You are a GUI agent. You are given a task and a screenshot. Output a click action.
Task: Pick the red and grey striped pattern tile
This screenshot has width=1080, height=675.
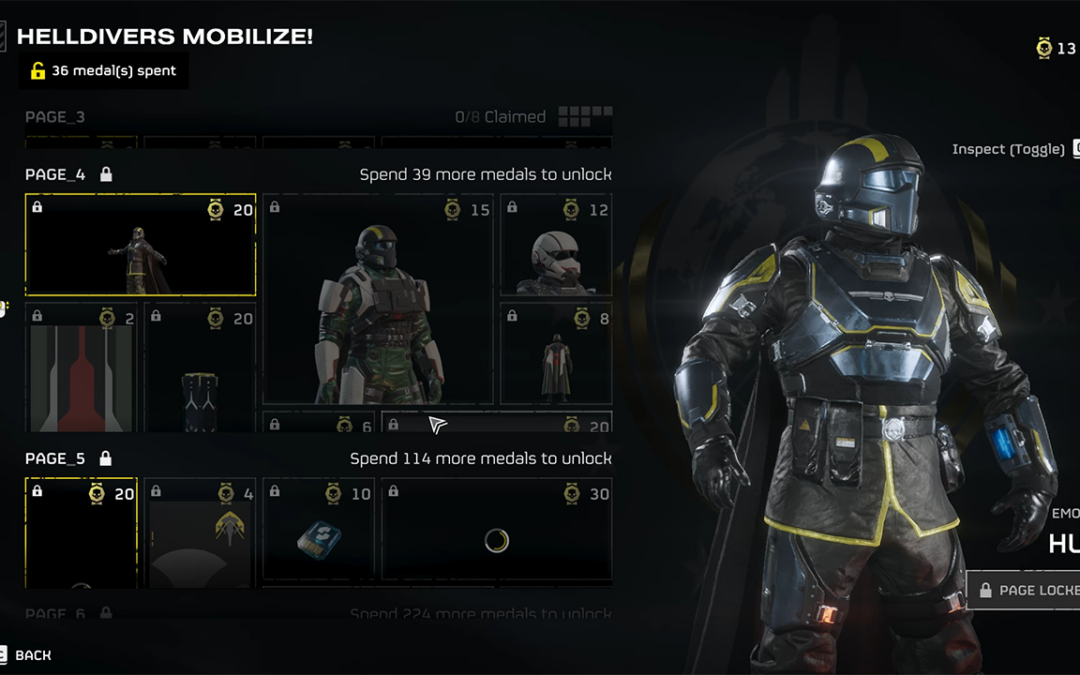click(x=81, y=370)
